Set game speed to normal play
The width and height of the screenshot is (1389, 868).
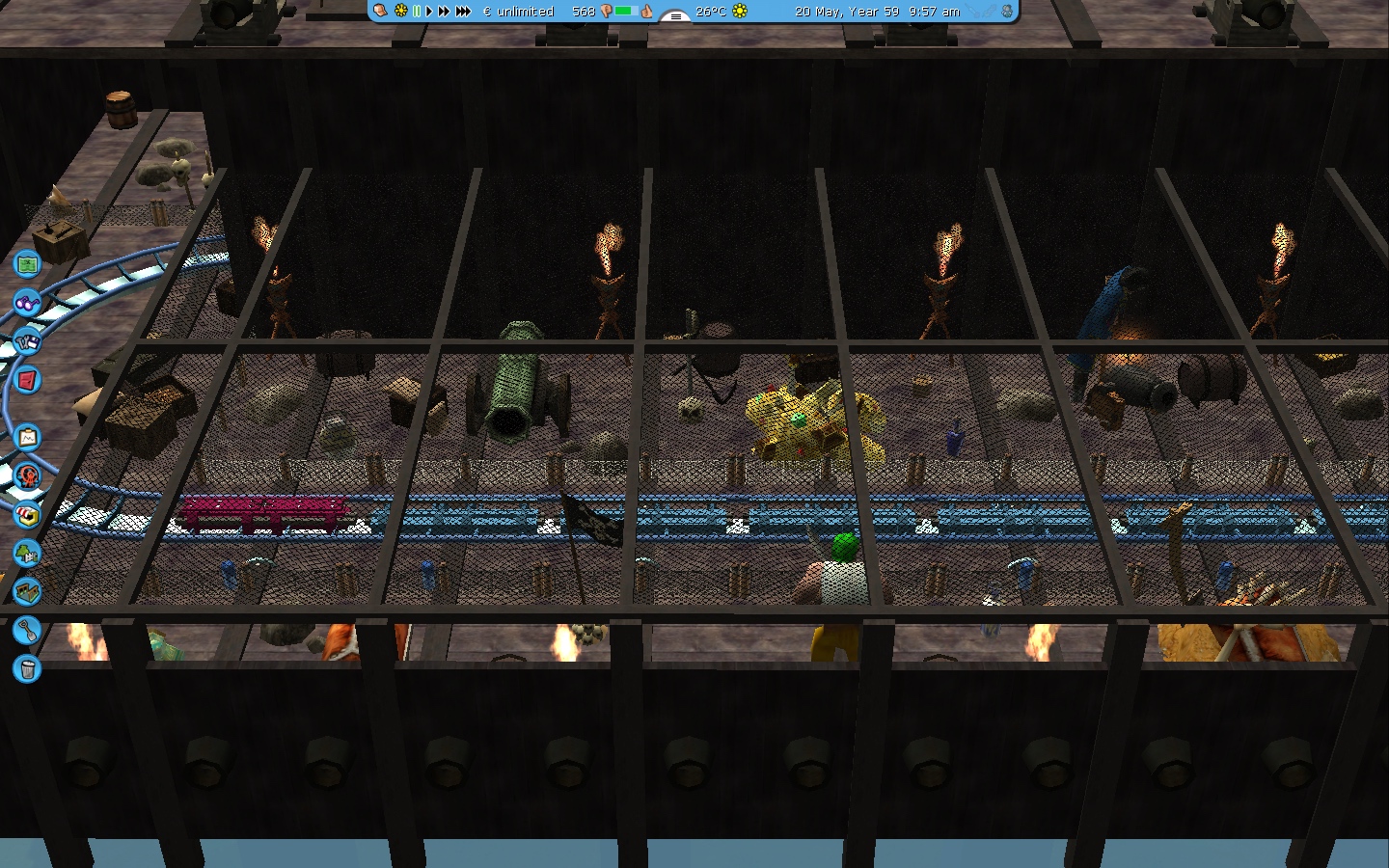[429, 12]
